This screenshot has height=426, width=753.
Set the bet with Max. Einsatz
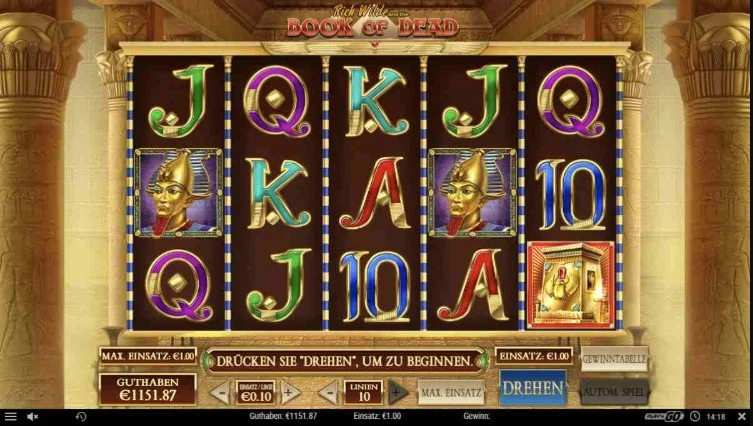point(451,391)
